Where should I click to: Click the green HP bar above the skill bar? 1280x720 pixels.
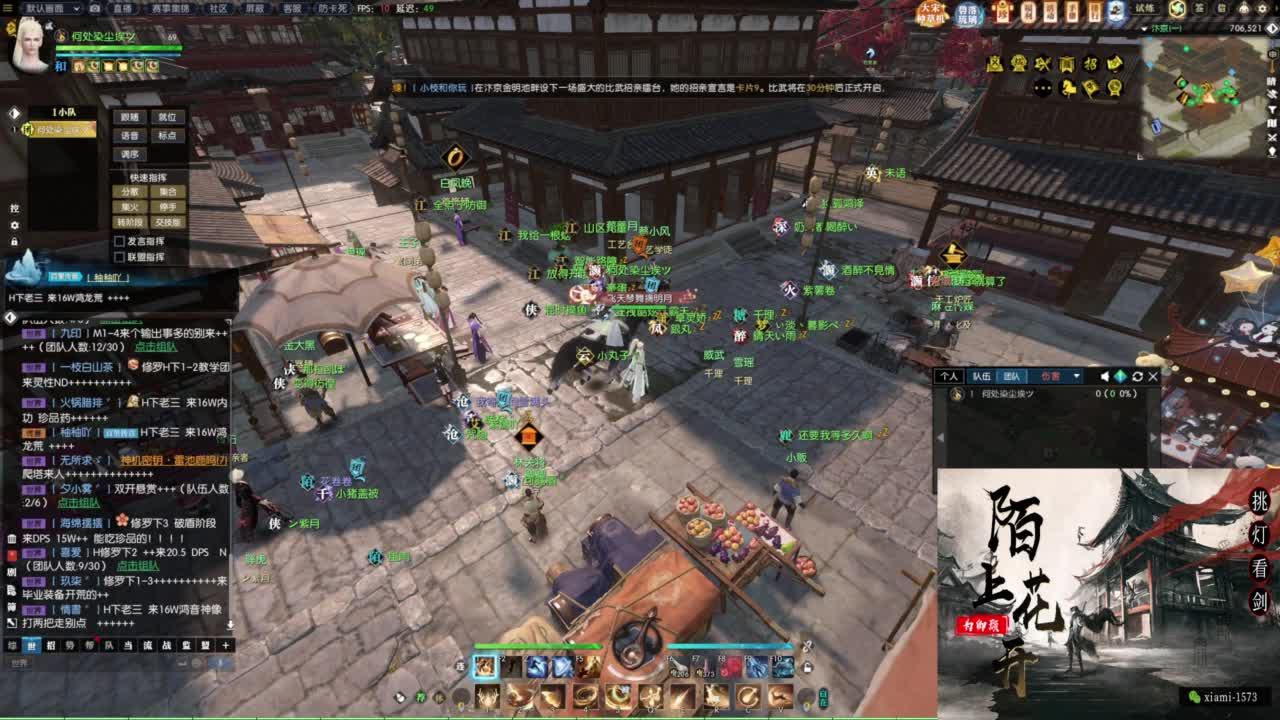537,646
